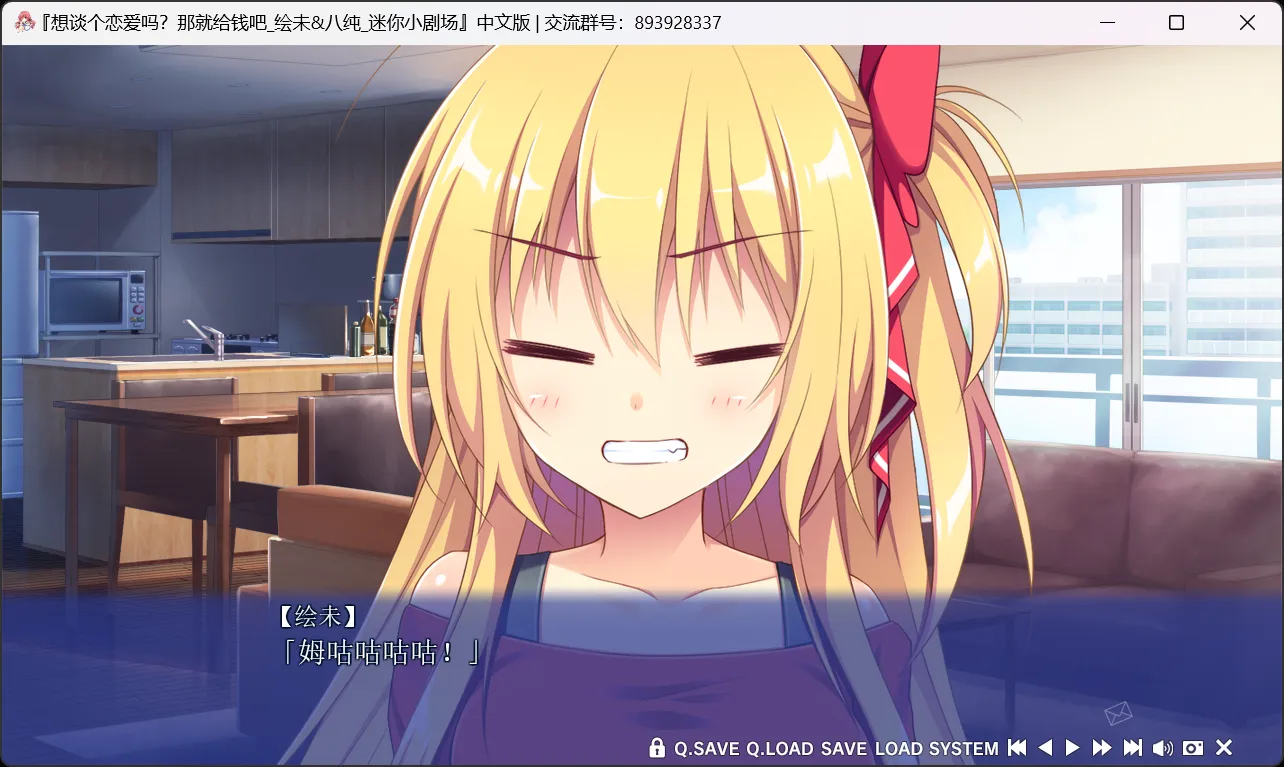Viewport: 1284px width, 767px height.
Task: Minimize the game window
Action: pos(1107,23)
